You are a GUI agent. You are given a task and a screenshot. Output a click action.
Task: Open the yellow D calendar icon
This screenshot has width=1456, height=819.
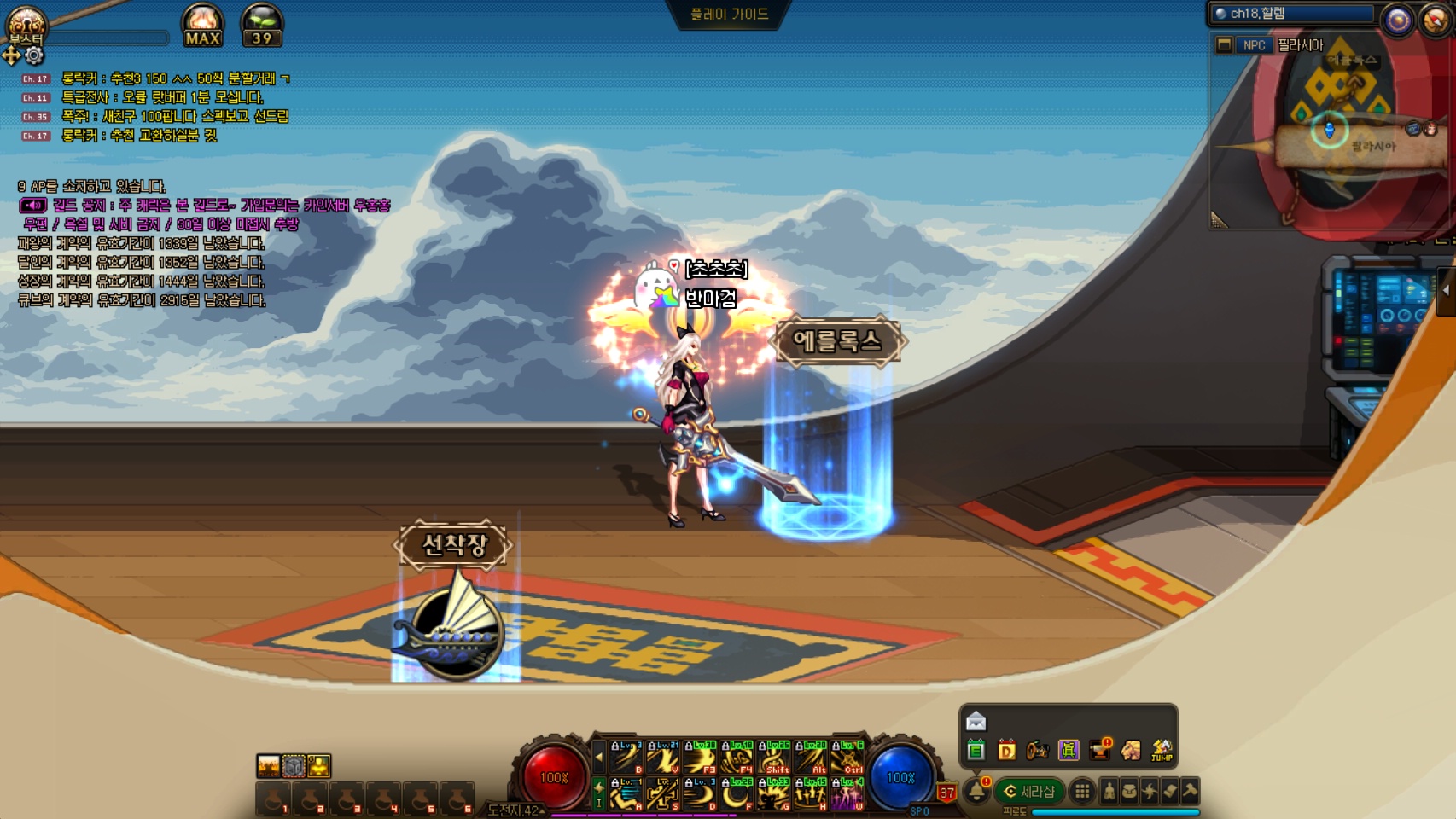1007,751
